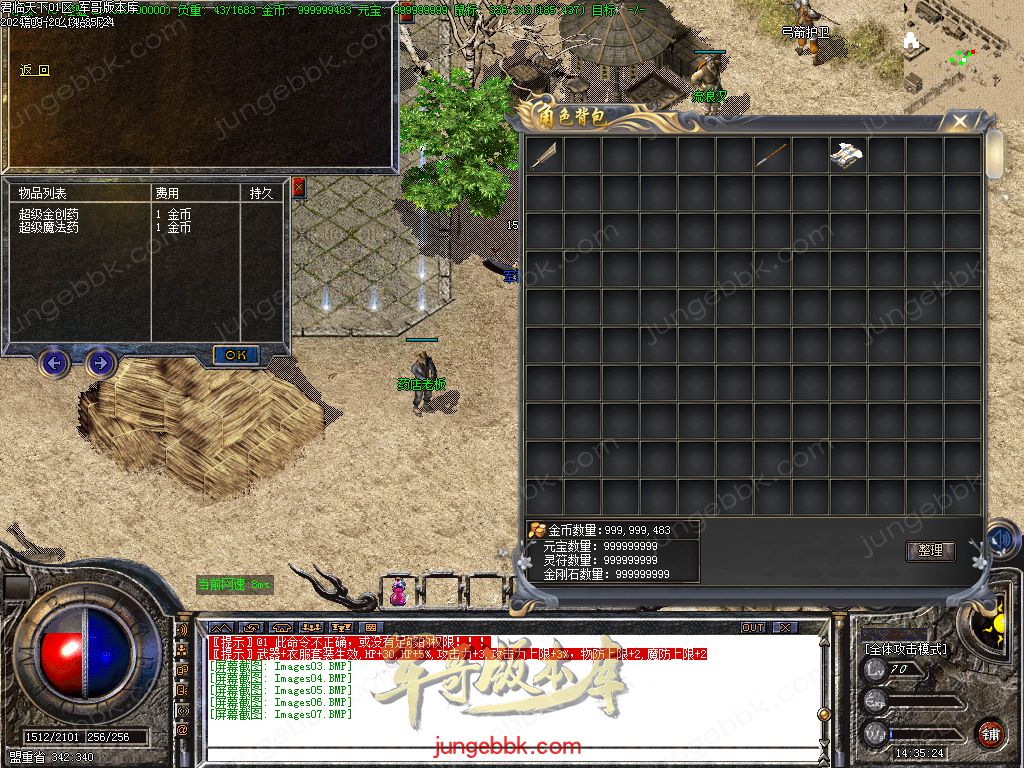Select 超级金创药 in the shop item list
This screenshot has width=1024, height=768.
tap(49, 215)
